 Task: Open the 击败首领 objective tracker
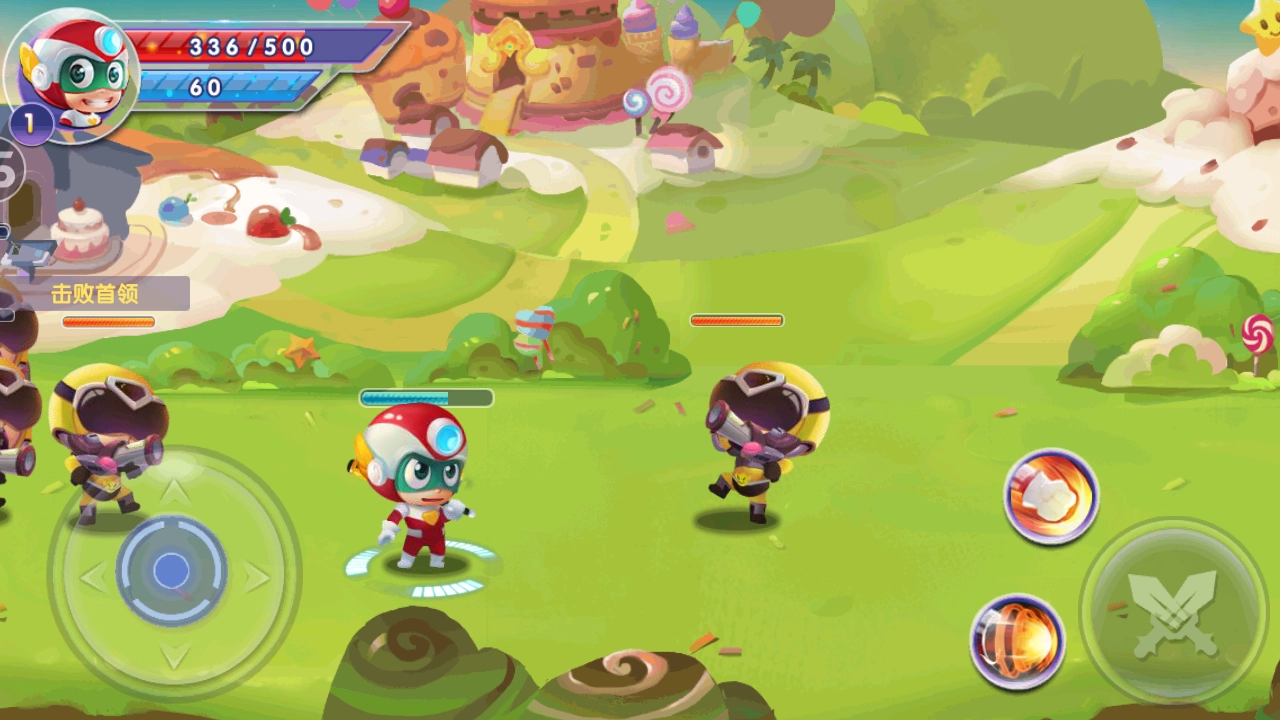tap(96, 294)
